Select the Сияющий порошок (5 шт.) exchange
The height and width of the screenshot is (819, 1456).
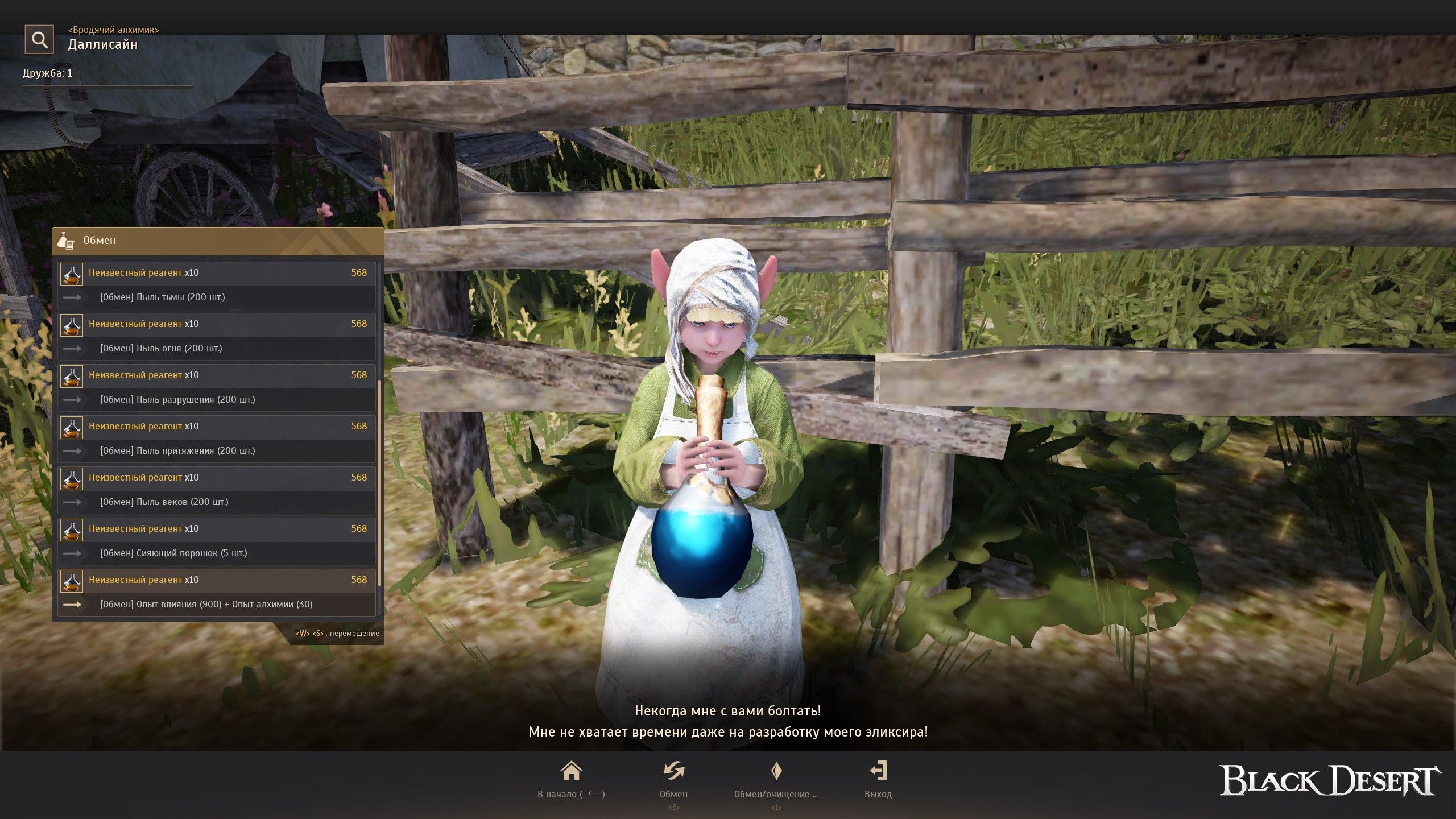tap(217, 541)
